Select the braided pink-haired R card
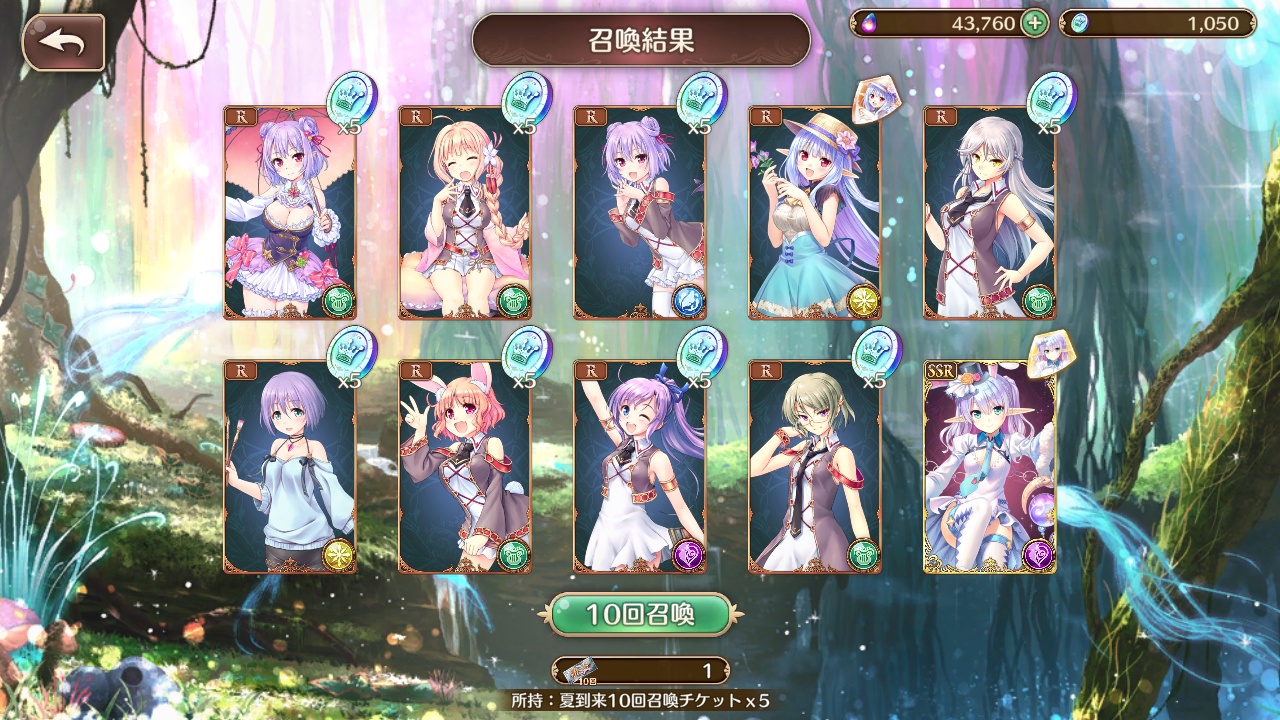Screen dimensions: 1280x720 click(463, 210)
